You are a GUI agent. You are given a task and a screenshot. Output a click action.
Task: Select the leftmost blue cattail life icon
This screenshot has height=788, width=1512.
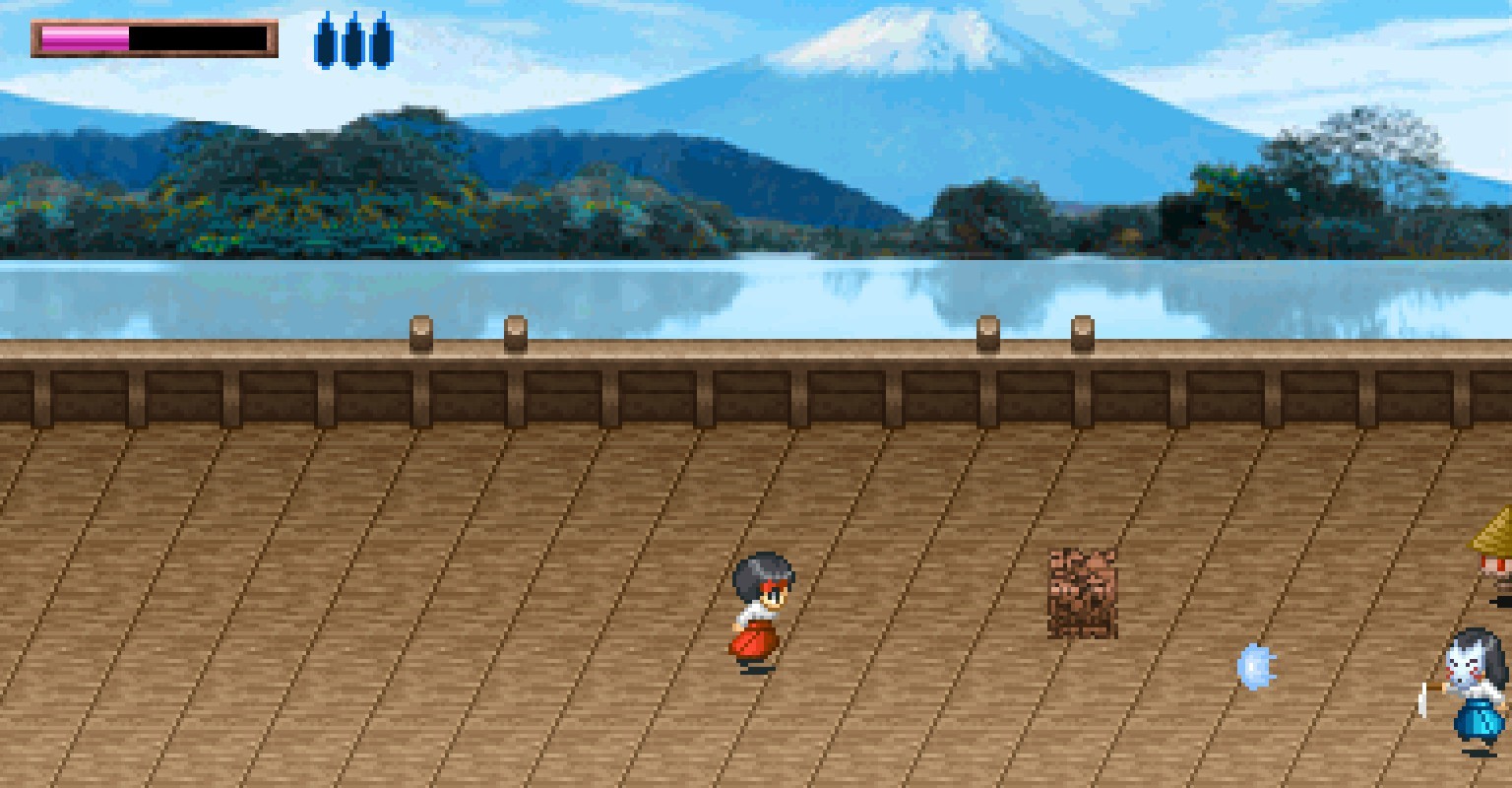point(325,41)
